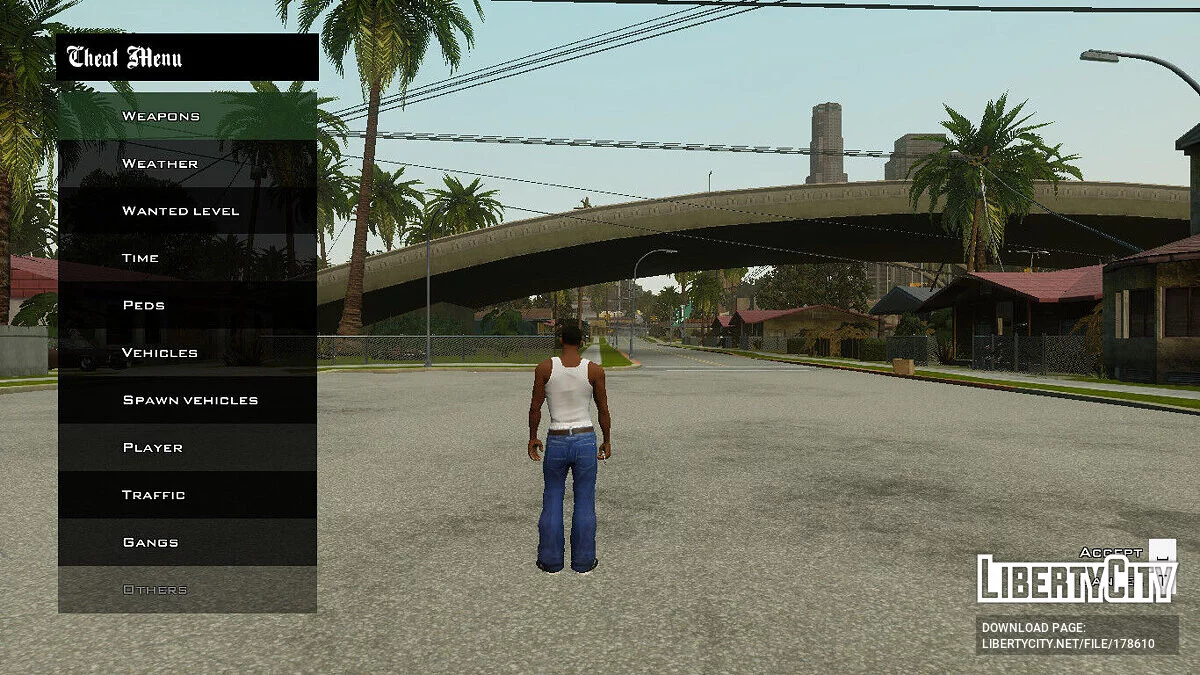Select Peds from the cheat menu
Image resolution: width=1200 pixels, height=675 pixels.
pos(187,305)
